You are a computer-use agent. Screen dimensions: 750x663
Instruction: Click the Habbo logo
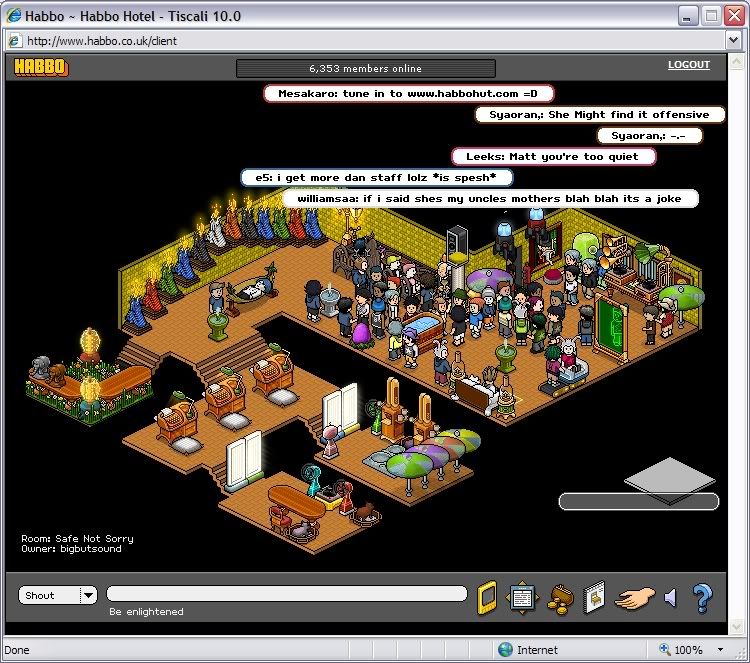click(x=40, y=68)
